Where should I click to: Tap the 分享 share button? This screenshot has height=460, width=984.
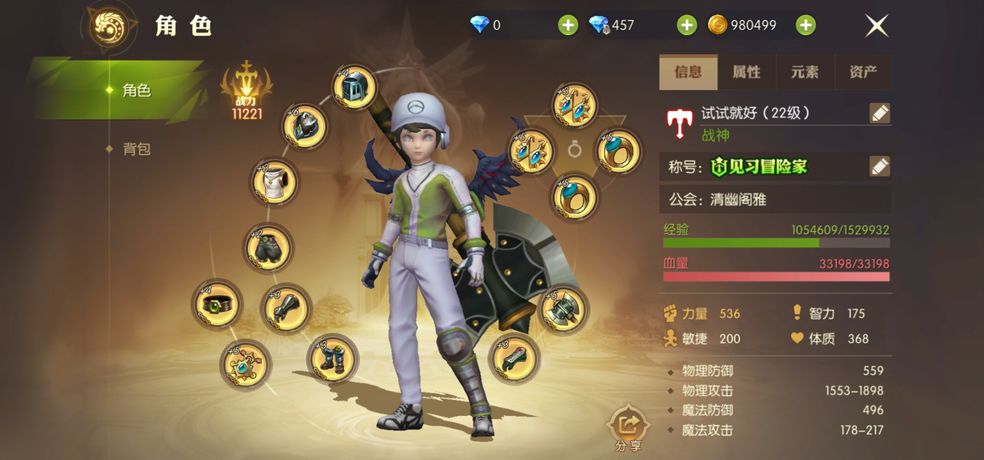629,429
